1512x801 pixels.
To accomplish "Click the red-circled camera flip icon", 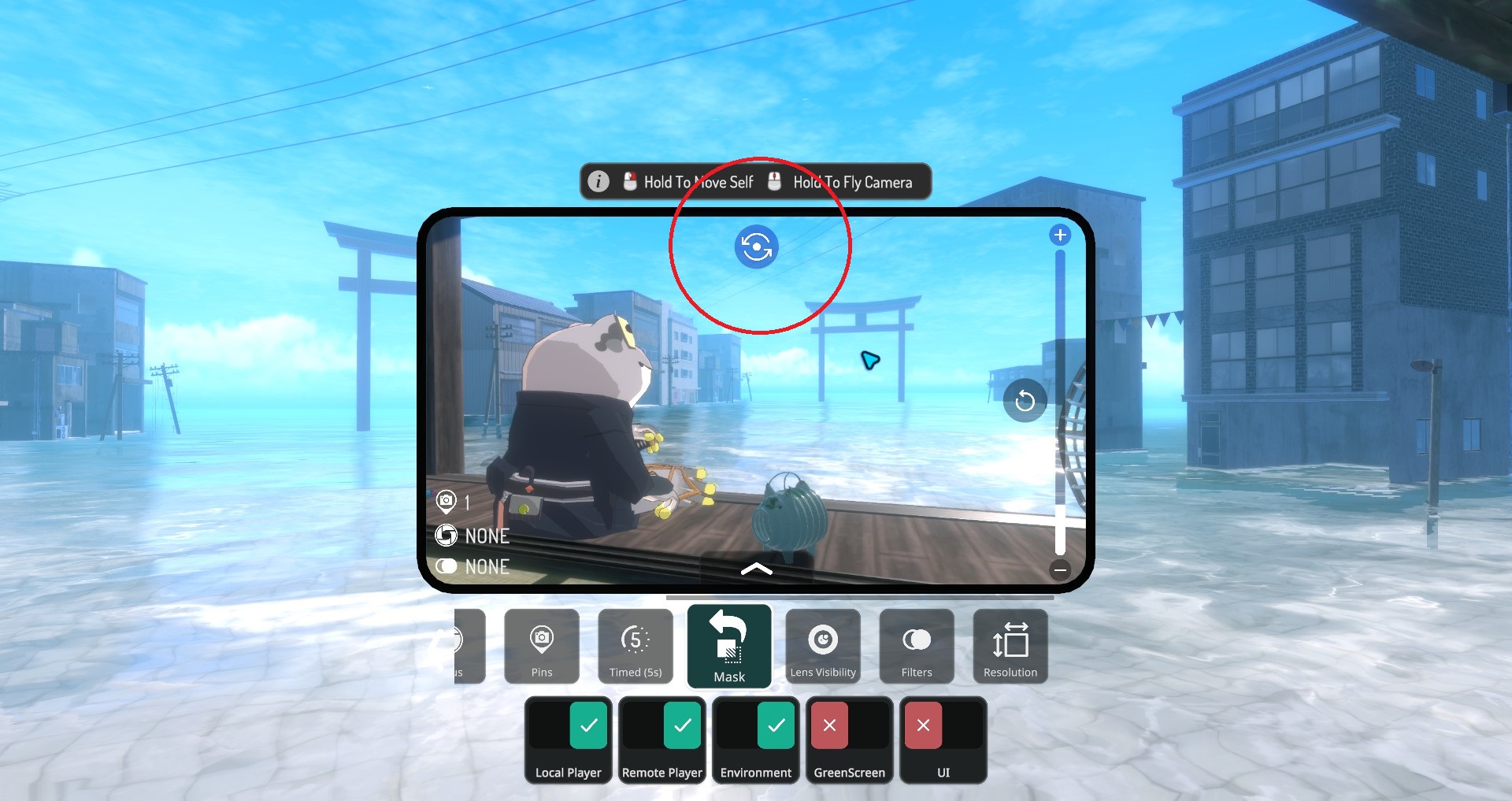I will coord(757,247).
